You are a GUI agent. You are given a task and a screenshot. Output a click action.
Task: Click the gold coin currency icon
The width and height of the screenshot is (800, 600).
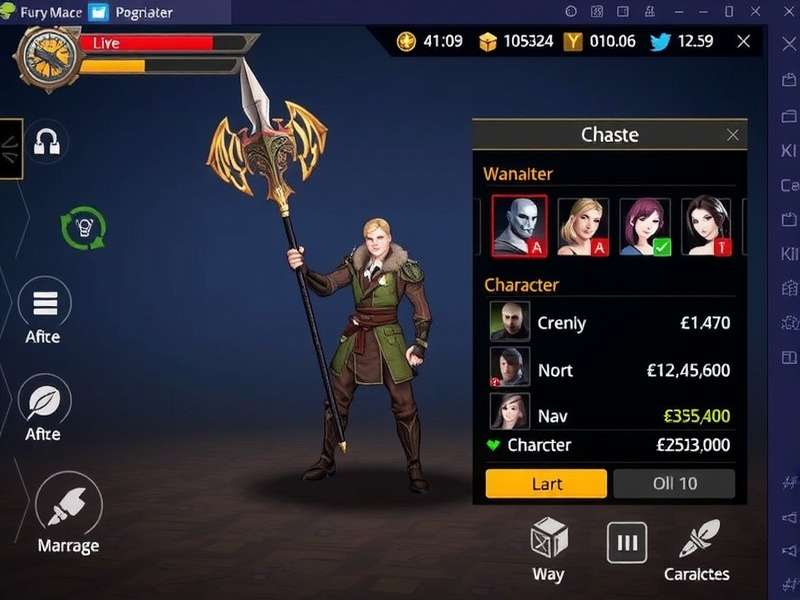click(x=406, y=41)
